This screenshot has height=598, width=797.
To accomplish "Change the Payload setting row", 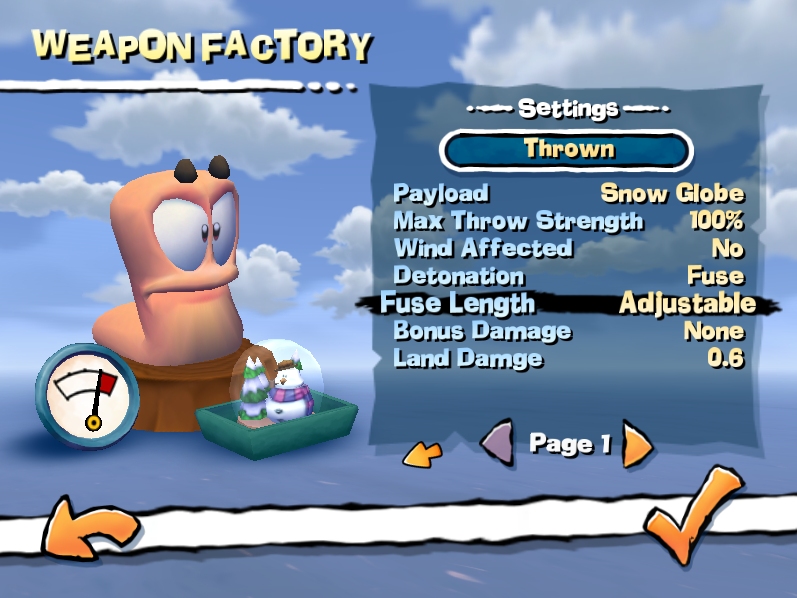I will click(x=568, y=193).
